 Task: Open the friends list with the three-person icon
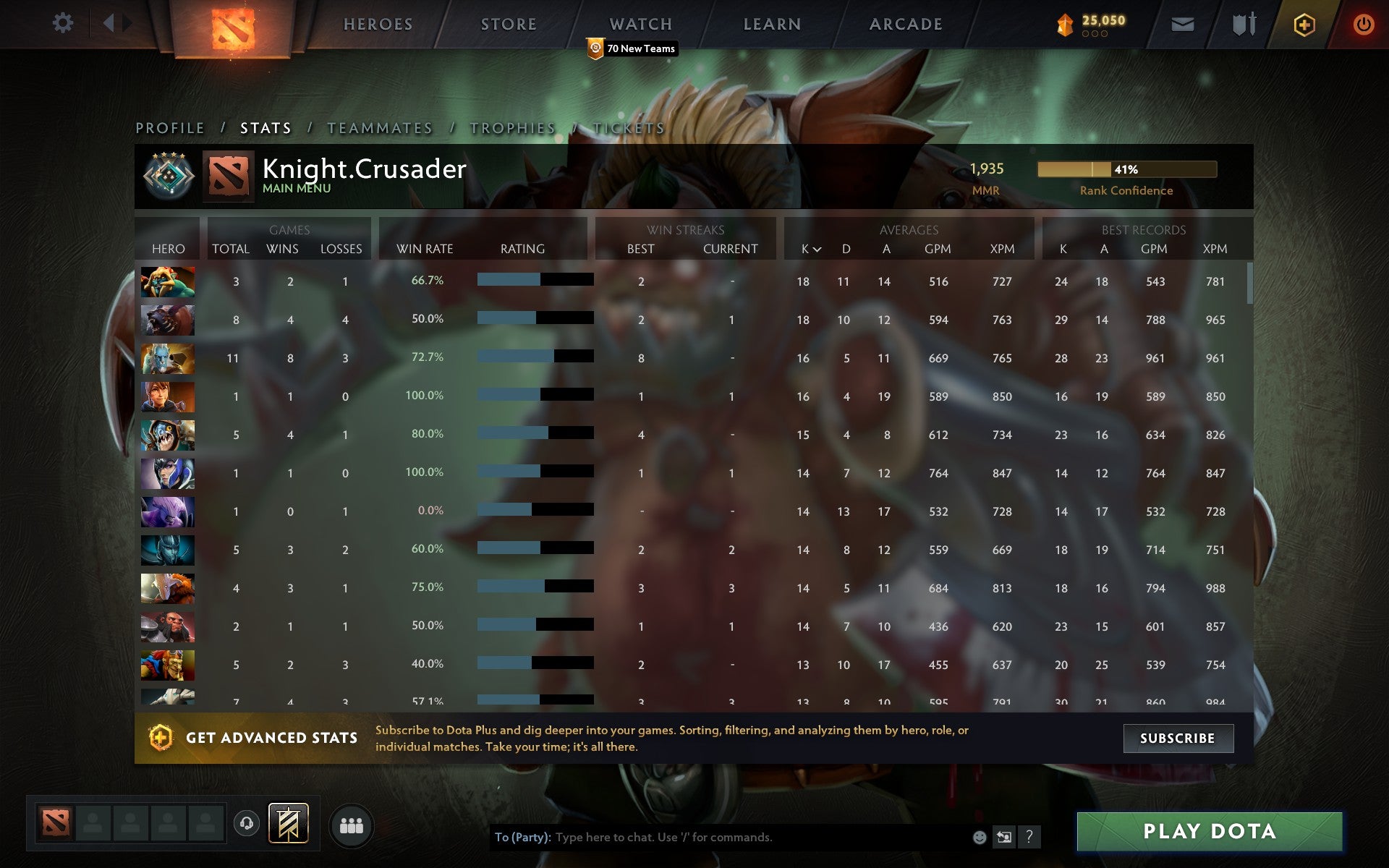(351, 823)
